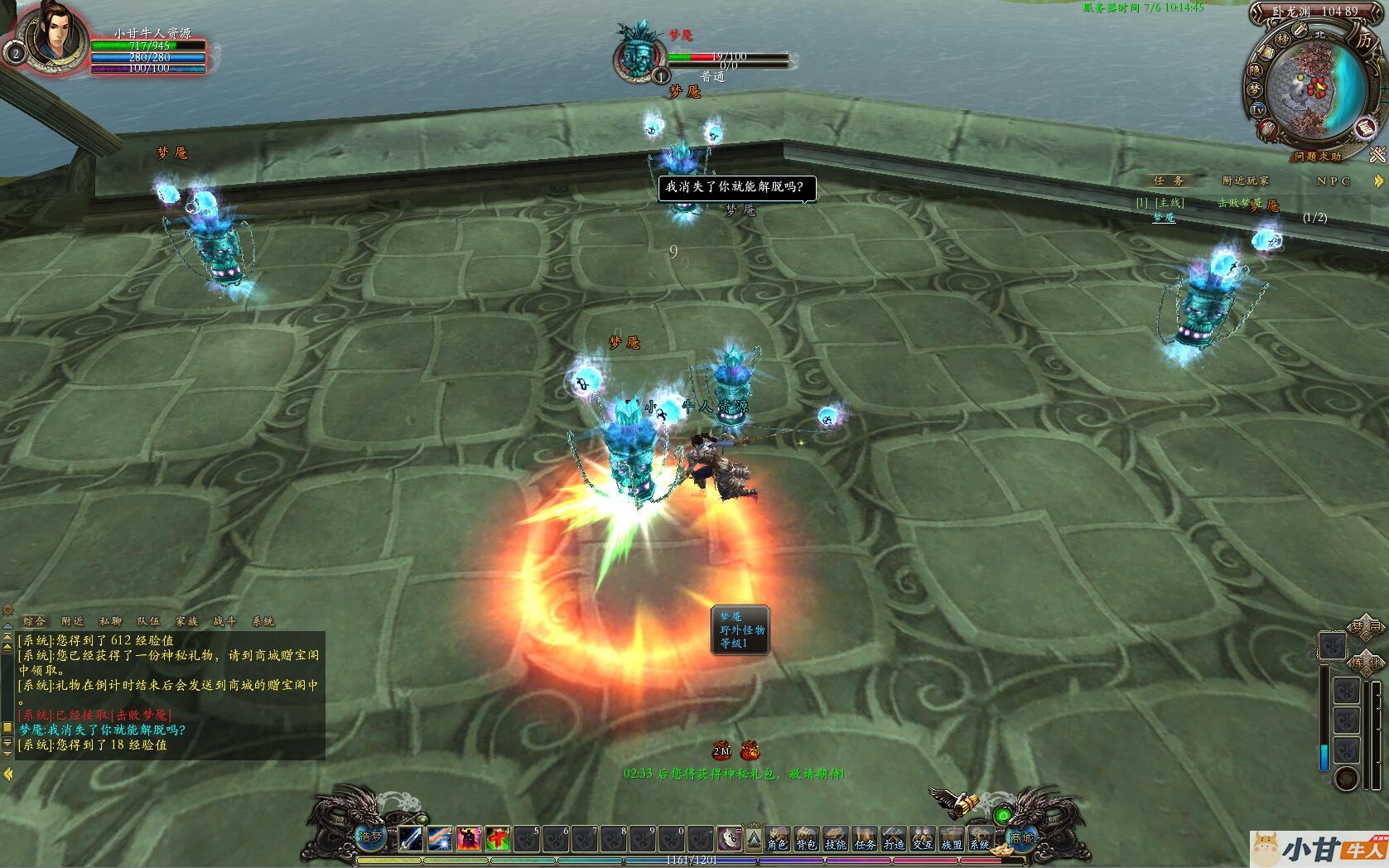1389x868 pixels.
Task: Open the 商城 shop orb
Action: 1021,837
